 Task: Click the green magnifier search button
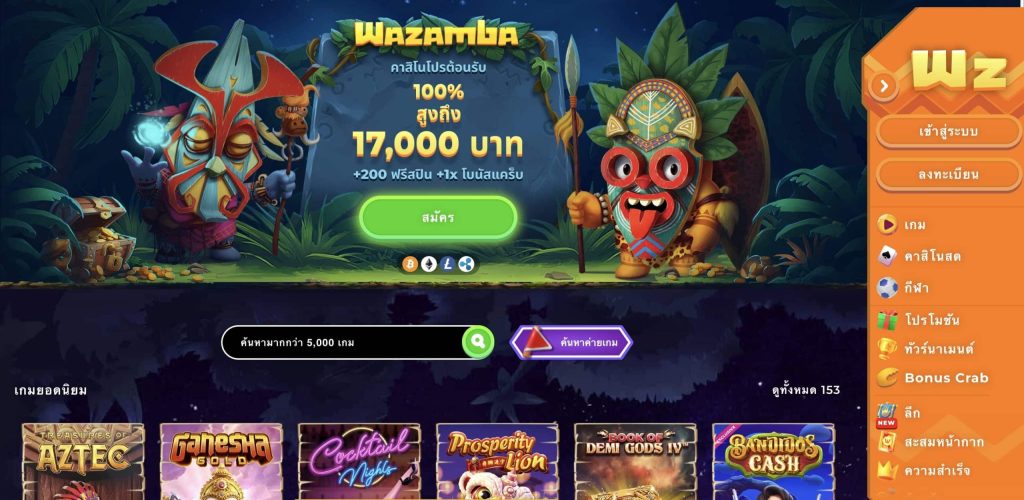pyautogui.click(x=478, y=342)
